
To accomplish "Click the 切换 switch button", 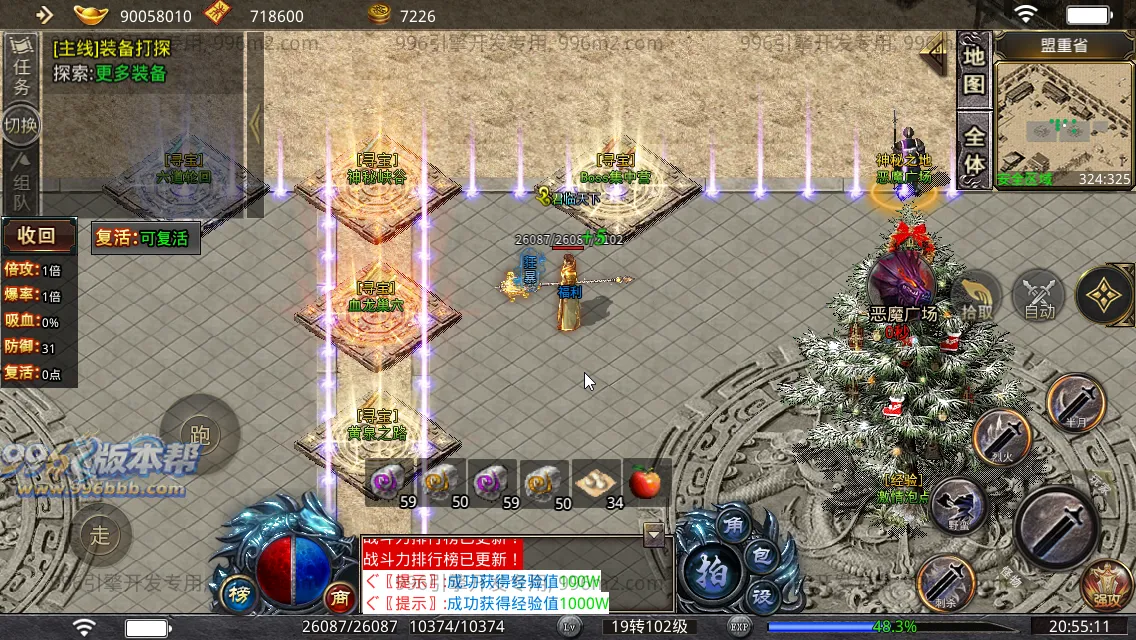I will (21, 125).
